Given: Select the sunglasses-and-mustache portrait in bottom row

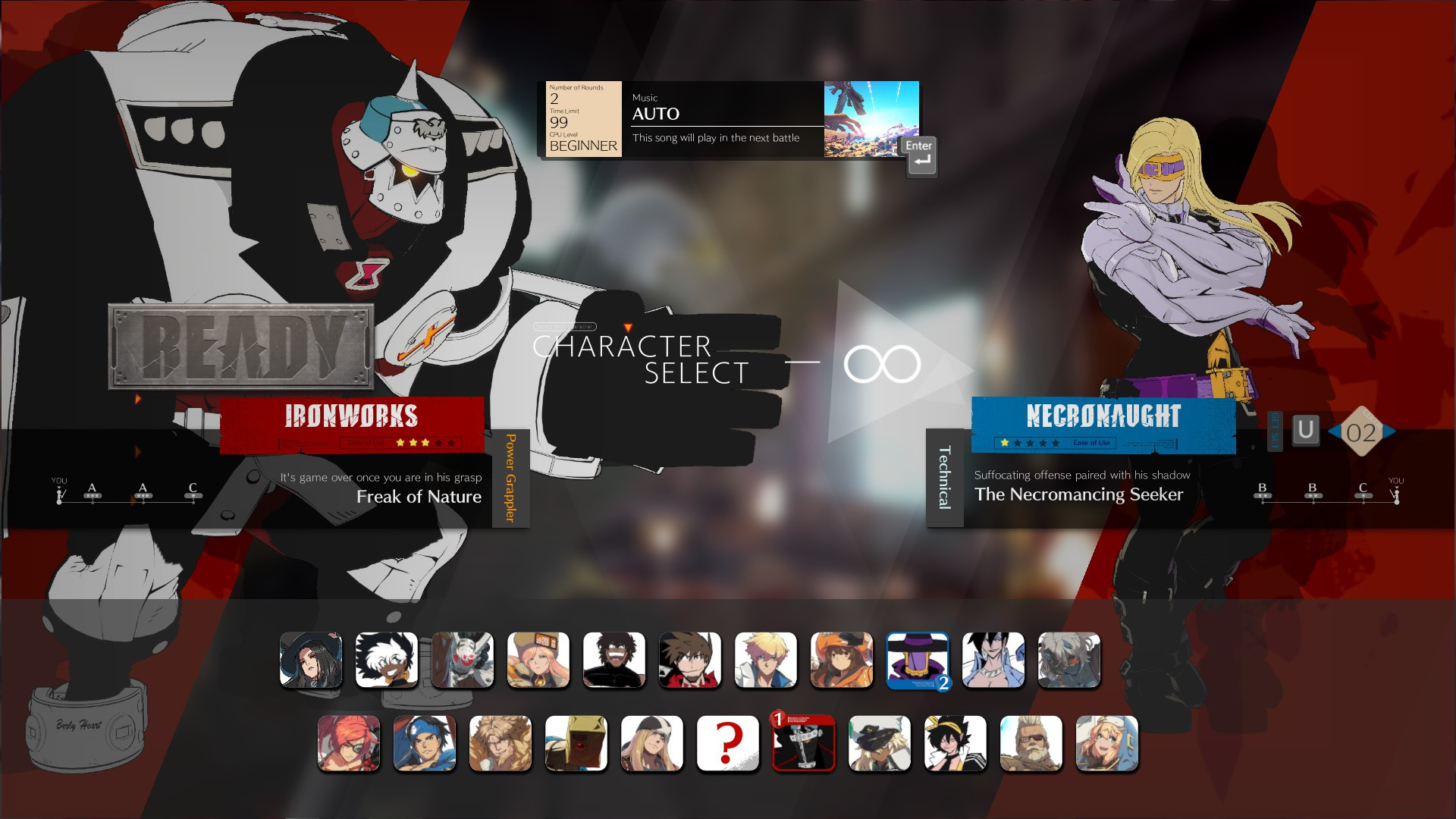Looking at the screenshot, I should point(1031,744).
